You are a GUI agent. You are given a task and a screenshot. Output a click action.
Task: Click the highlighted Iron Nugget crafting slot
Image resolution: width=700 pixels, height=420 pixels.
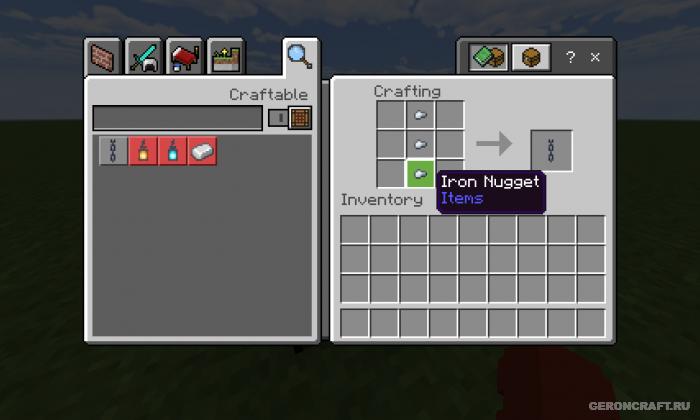(x=421, y=173)
